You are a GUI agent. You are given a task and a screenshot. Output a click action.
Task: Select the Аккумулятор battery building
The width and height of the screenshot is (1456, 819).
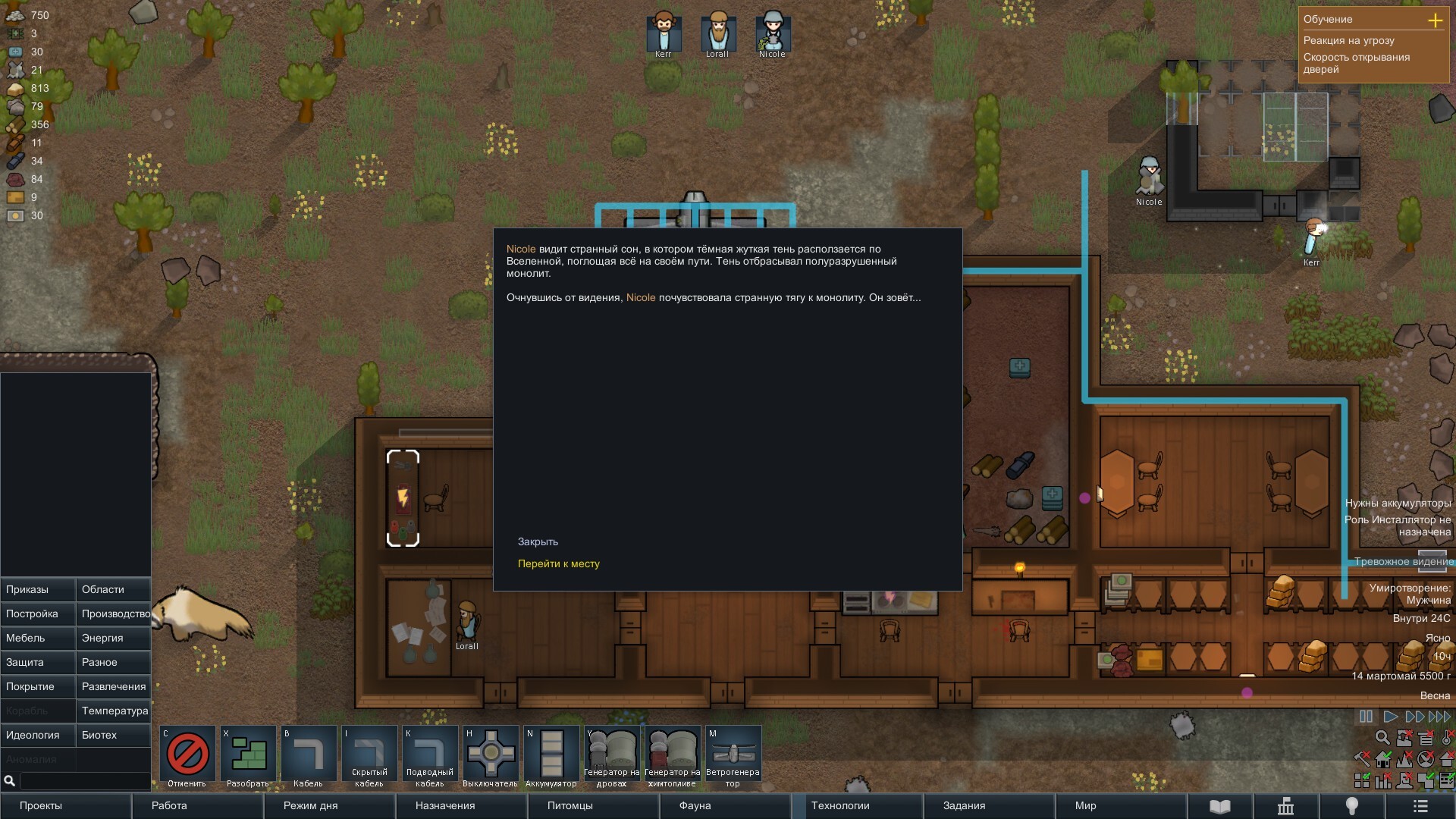551,756
